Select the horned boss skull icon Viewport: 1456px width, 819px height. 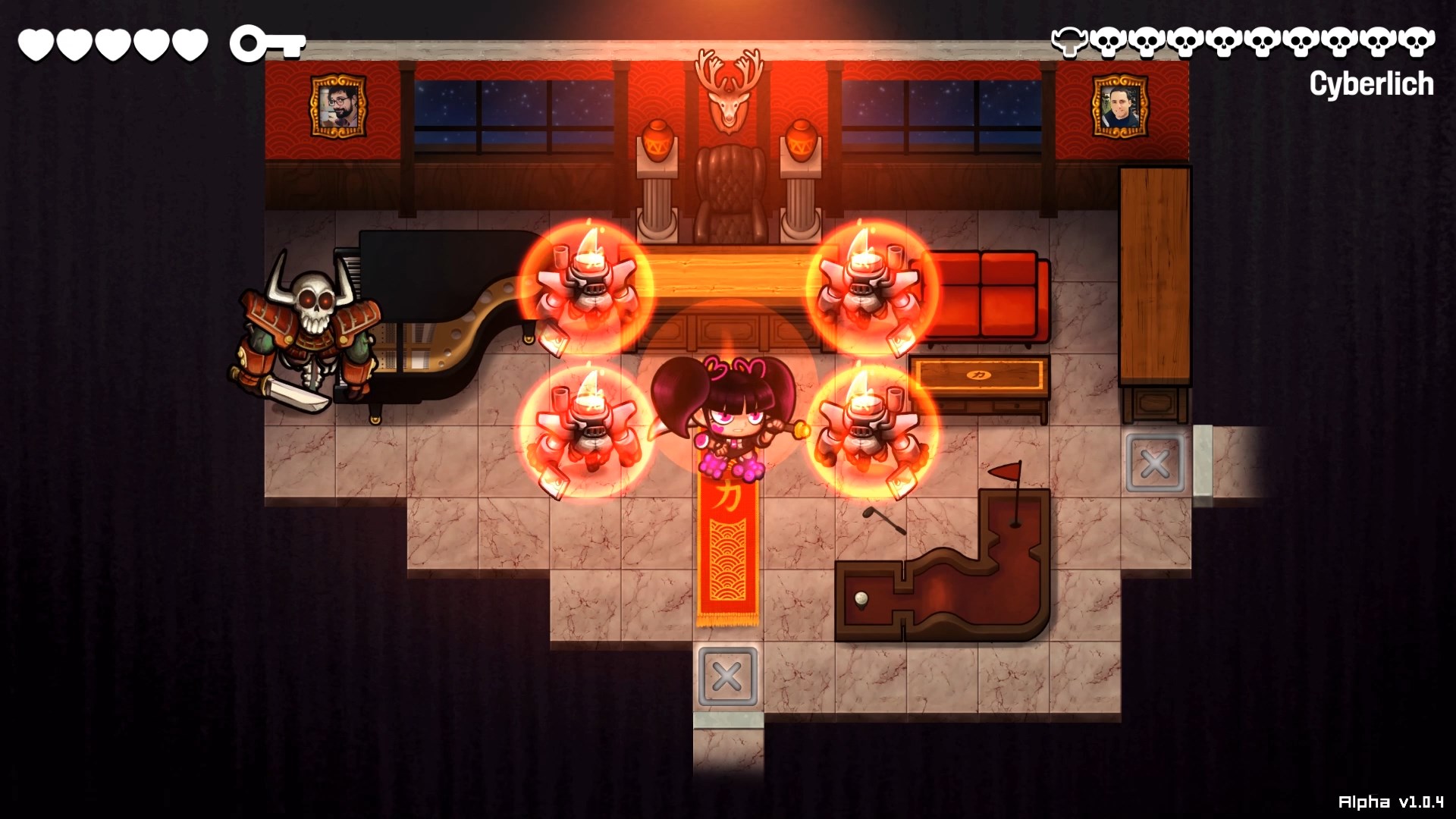tap(1069, 42)
